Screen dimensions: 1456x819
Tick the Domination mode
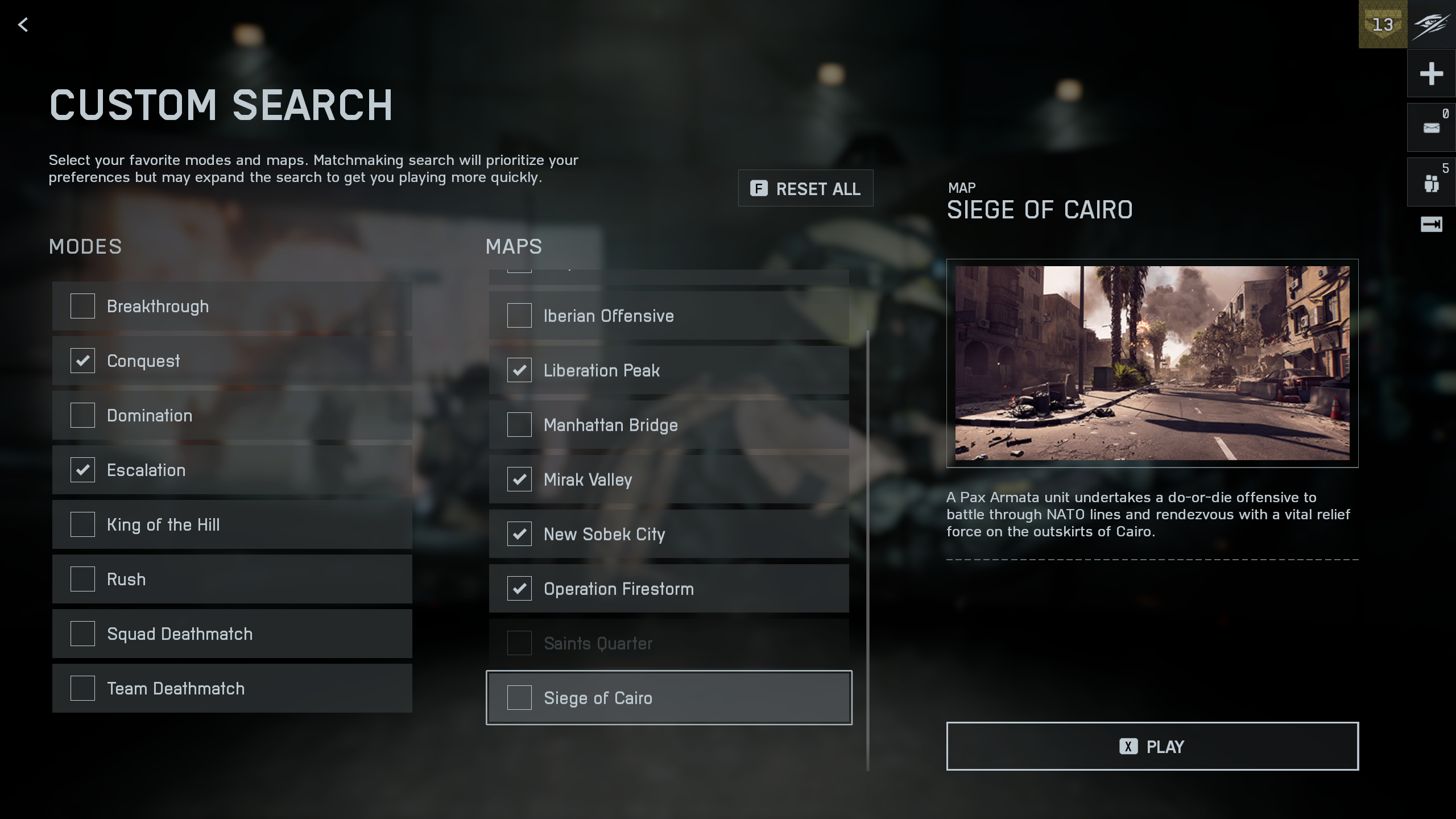click(82, 415)
